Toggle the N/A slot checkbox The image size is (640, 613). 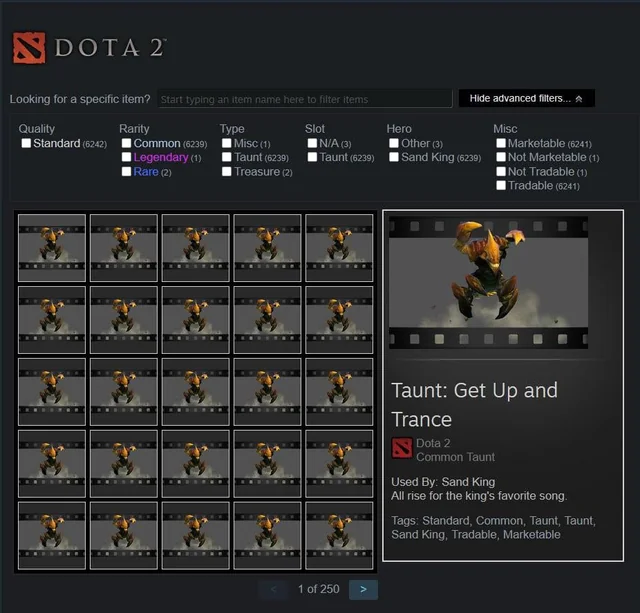point(312,144)
